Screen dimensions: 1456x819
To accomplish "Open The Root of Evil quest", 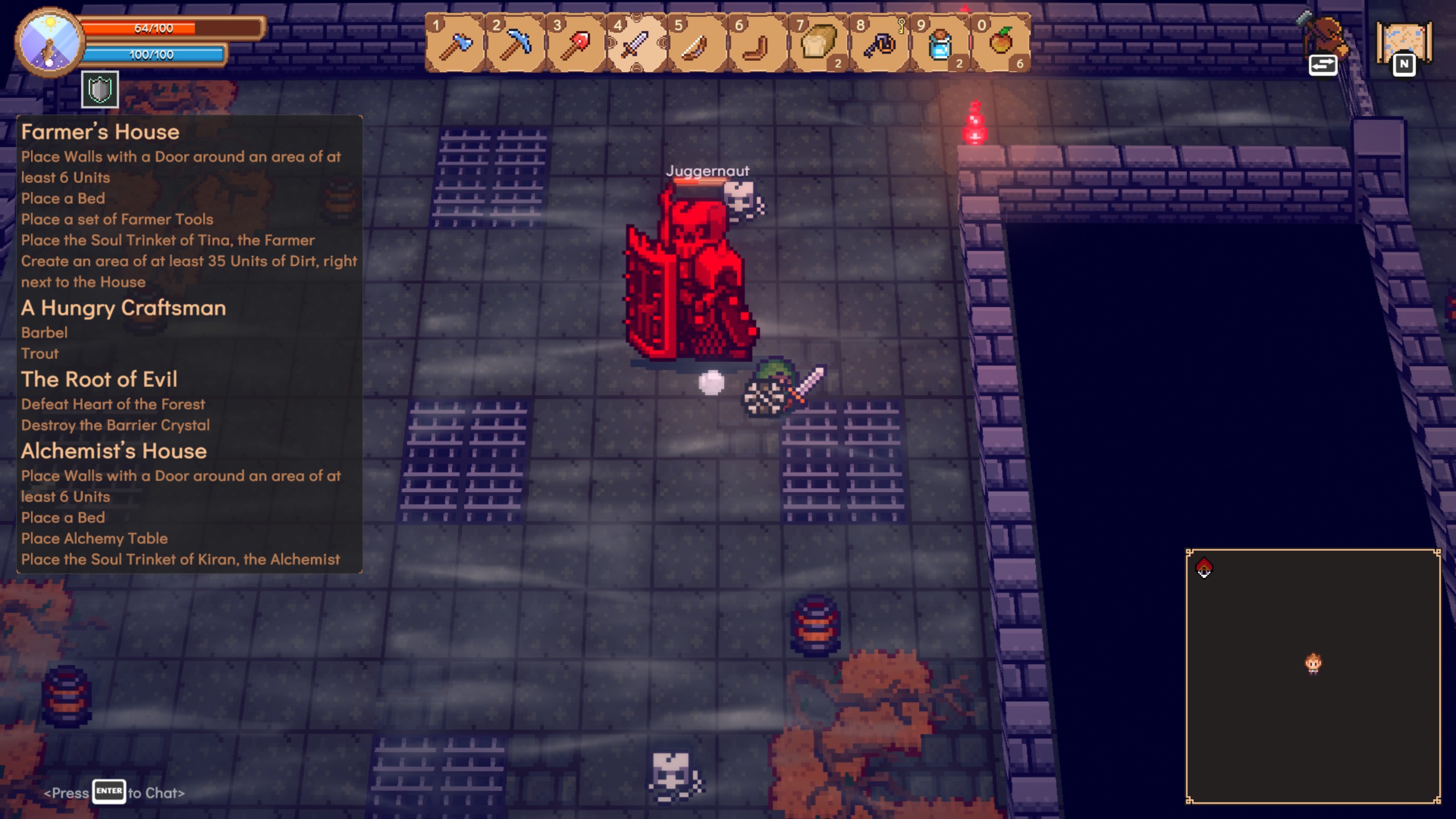I will pyautogui.click(x=100, y=379).
